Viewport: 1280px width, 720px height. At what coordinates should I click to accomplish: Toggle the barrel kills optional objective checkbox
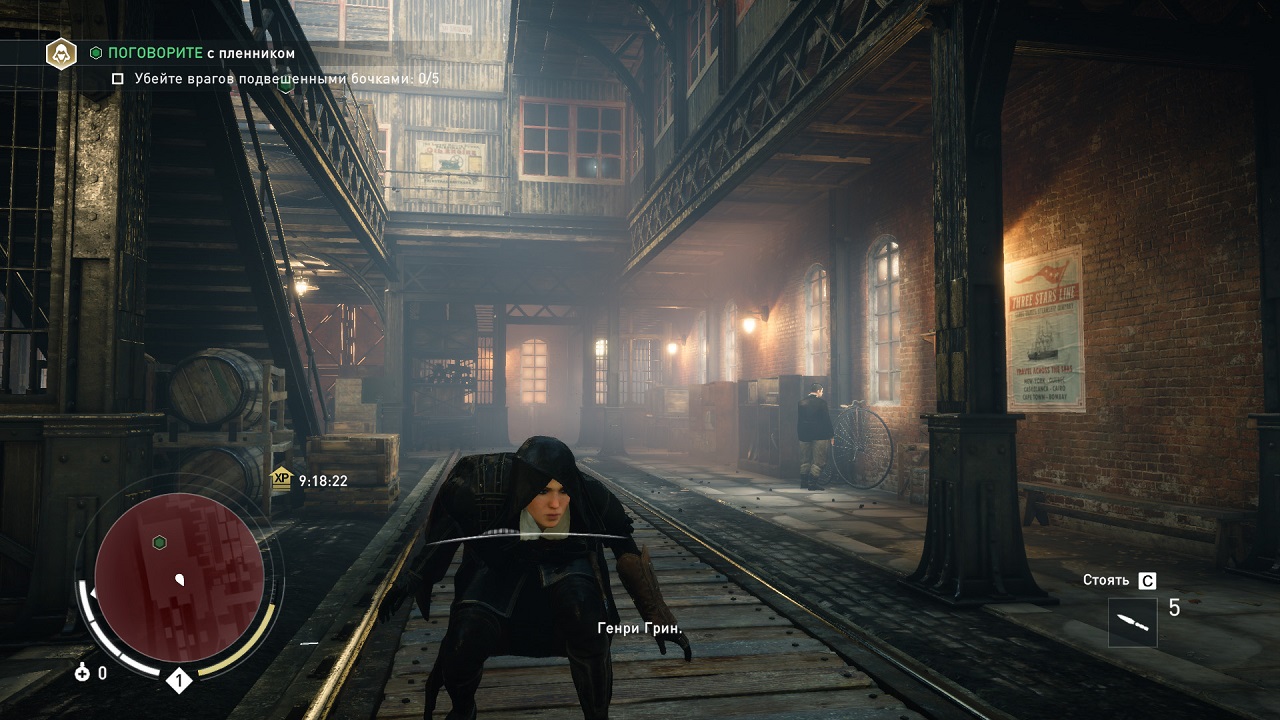[x=118, y=78]
